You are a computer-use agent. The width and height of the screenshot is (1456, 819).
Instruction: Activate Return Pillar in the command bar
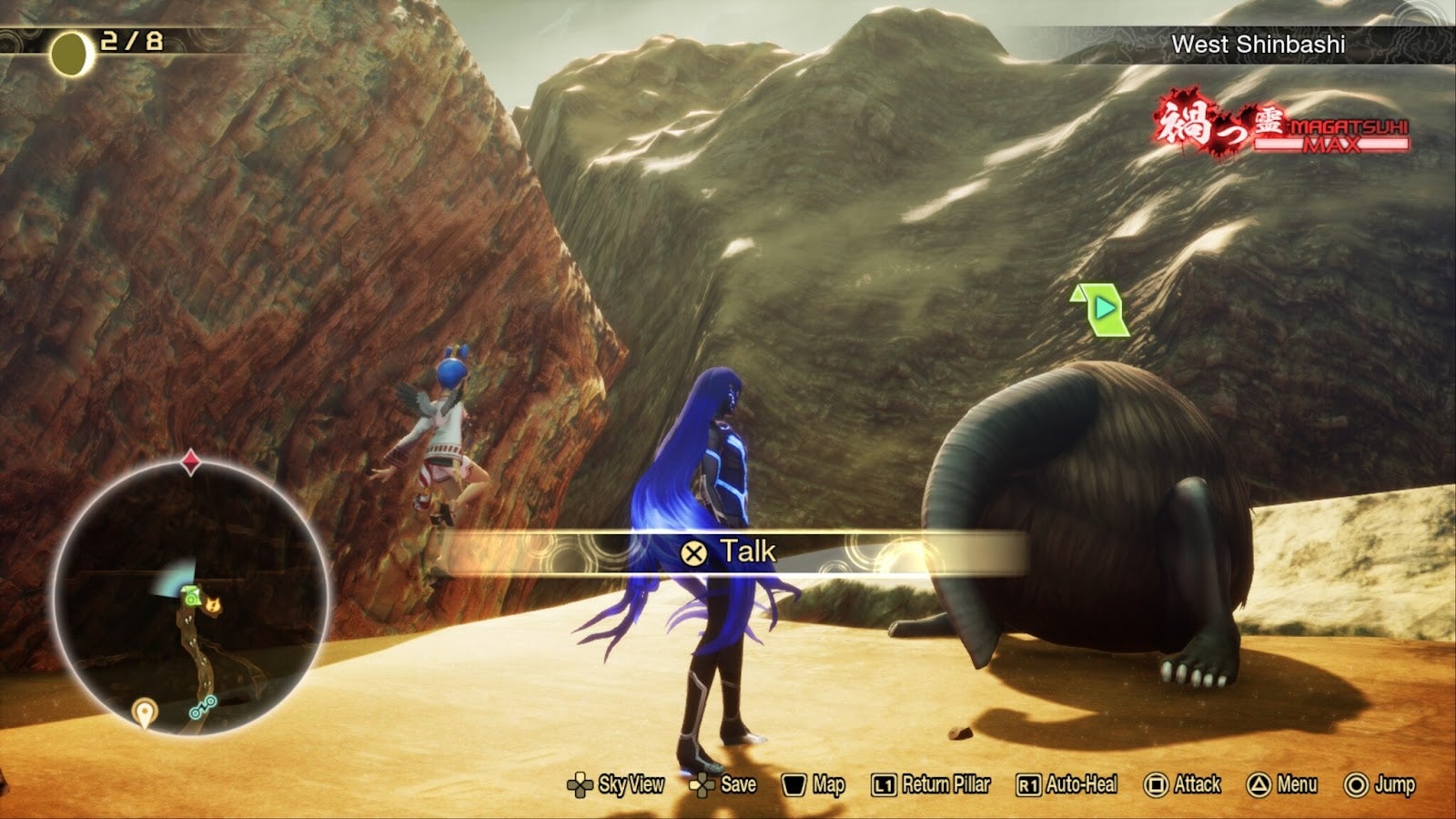coord(931,784)
